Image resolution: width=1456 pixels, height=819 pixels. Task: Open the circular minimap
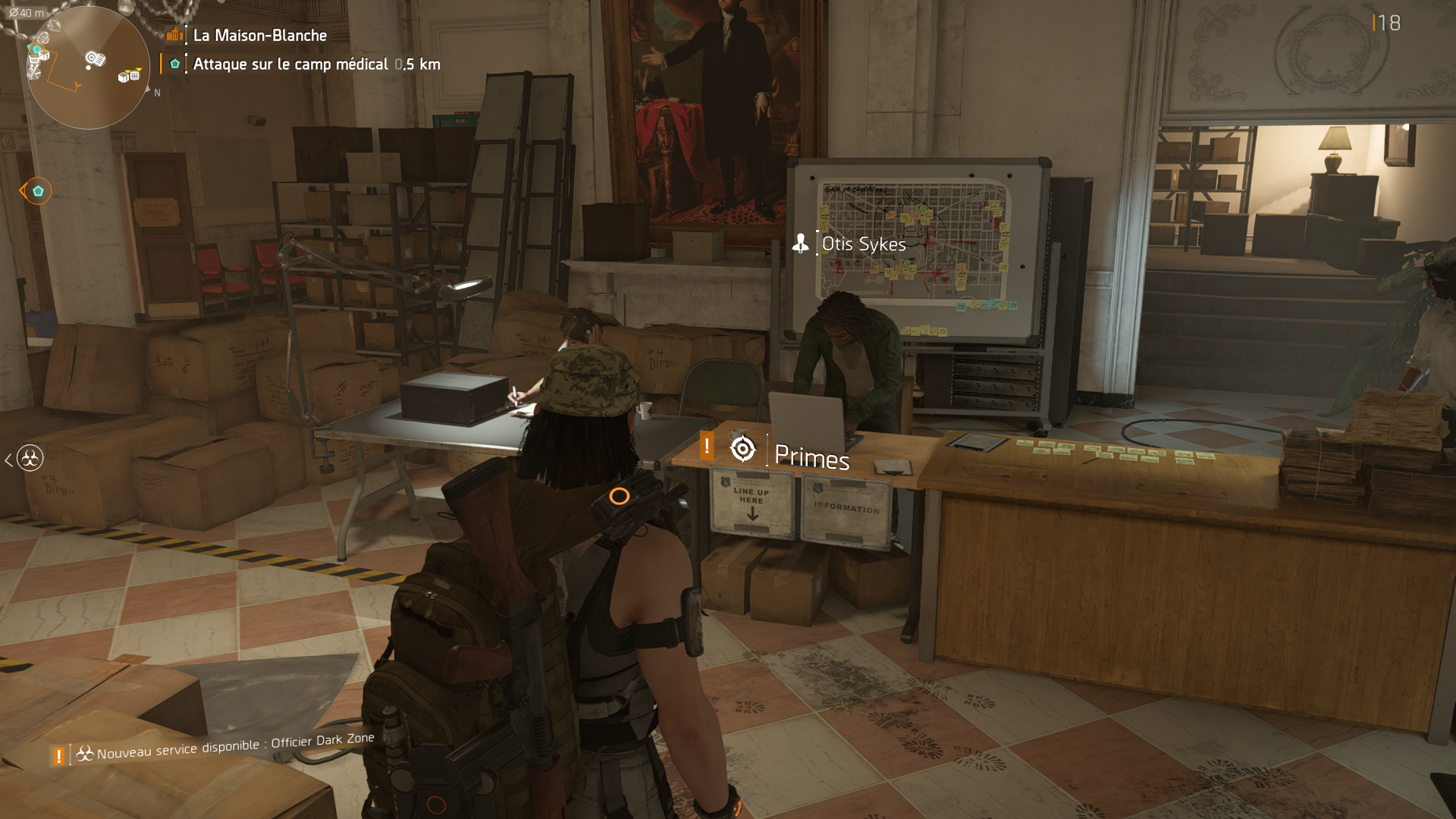(87, 68)
